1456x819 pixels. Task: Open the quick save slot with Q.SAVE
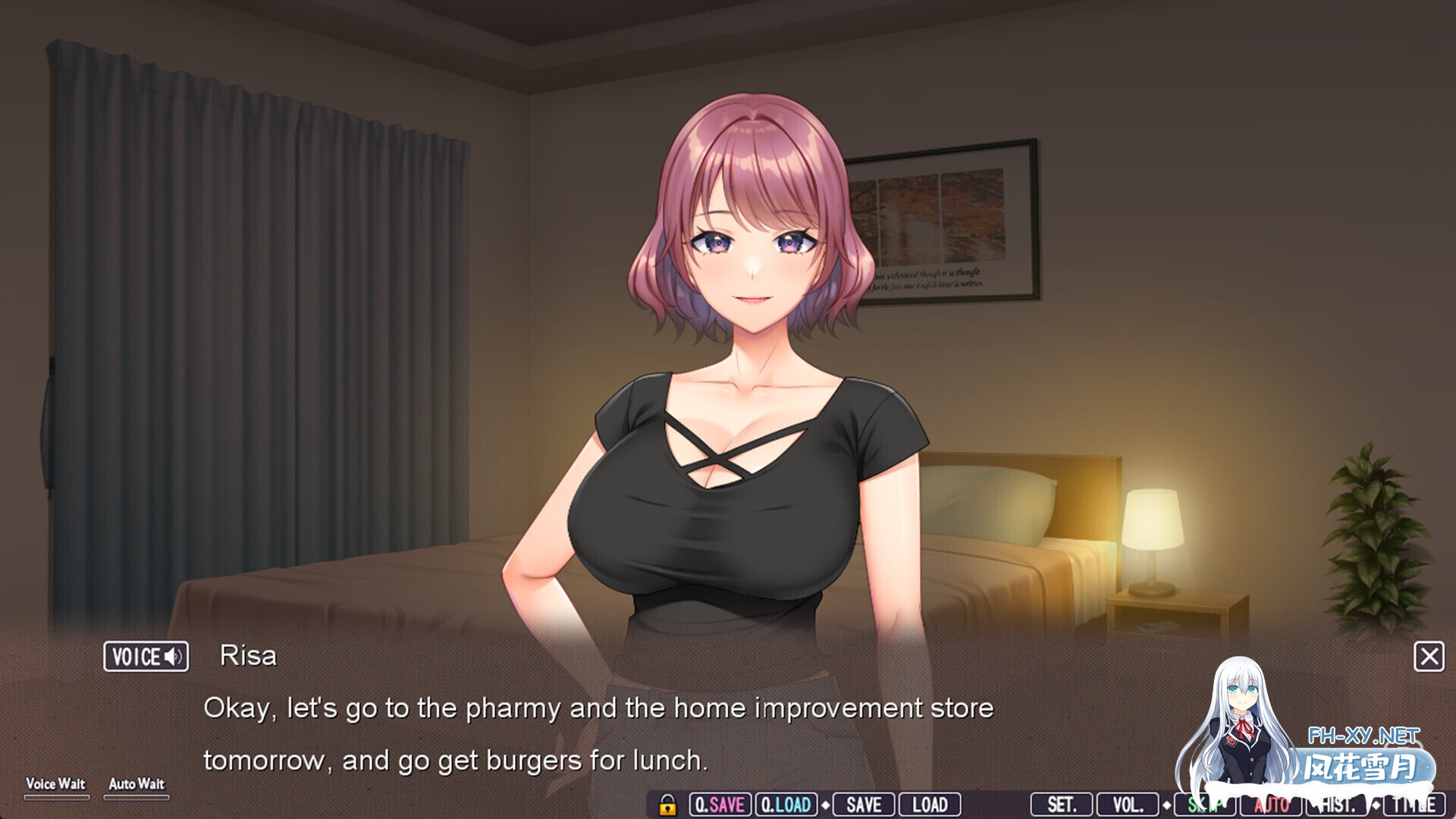coord(720,805)
